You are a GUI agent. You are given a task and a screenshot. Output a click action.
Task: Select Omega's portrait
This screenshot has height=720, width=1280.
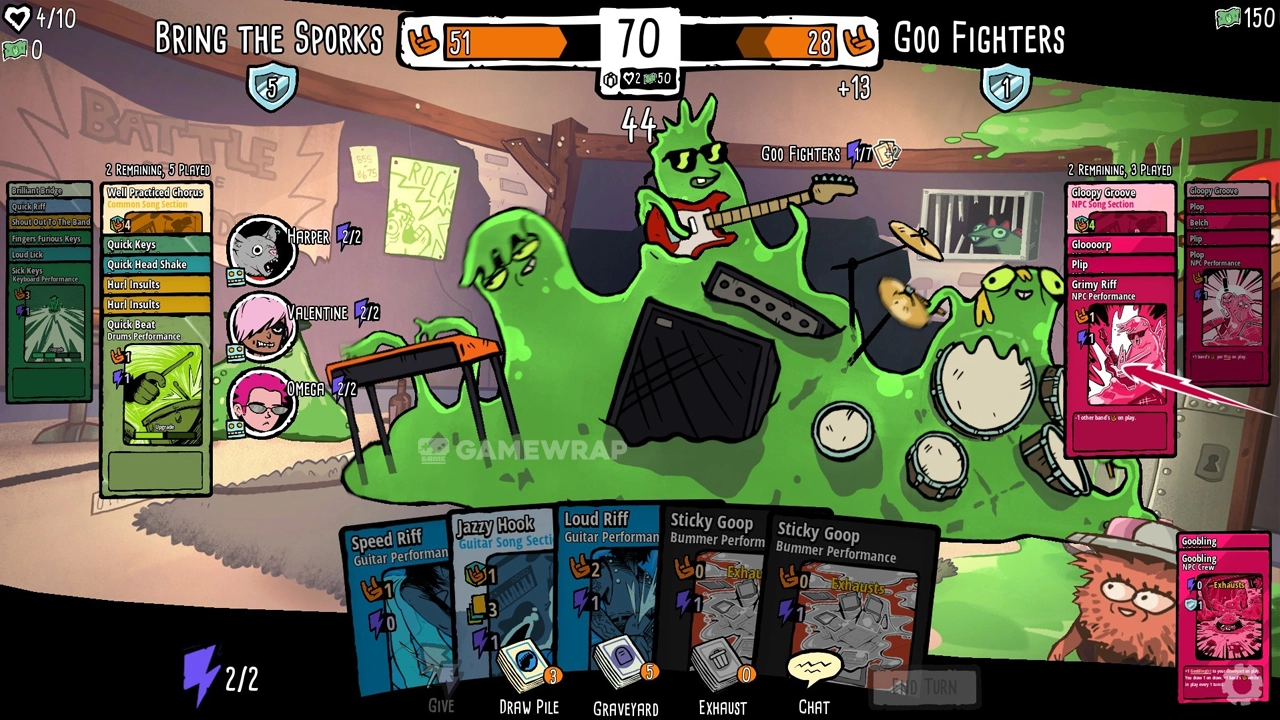click(x=261, y=400)
